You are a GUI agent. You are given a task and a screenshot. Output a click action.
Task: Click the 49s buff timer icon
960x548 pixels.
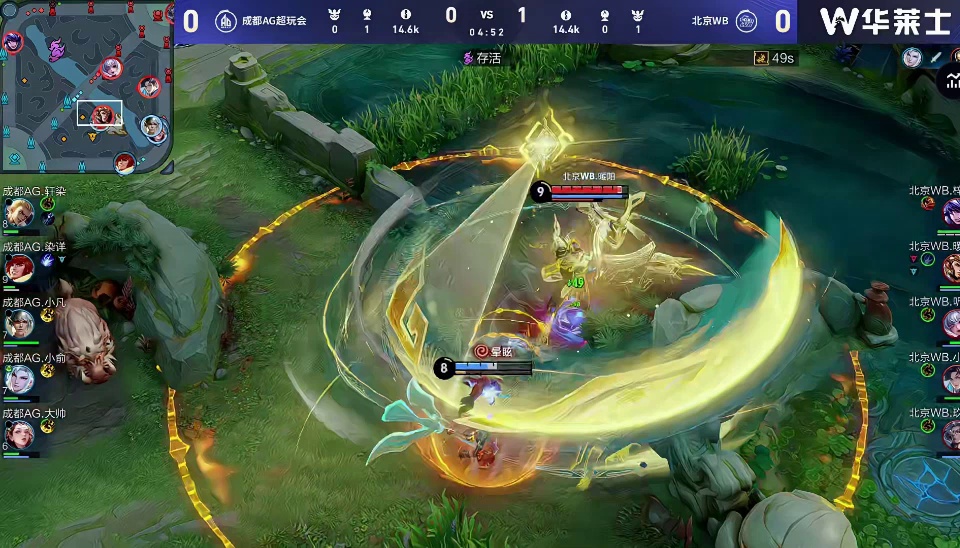point(761,59)
